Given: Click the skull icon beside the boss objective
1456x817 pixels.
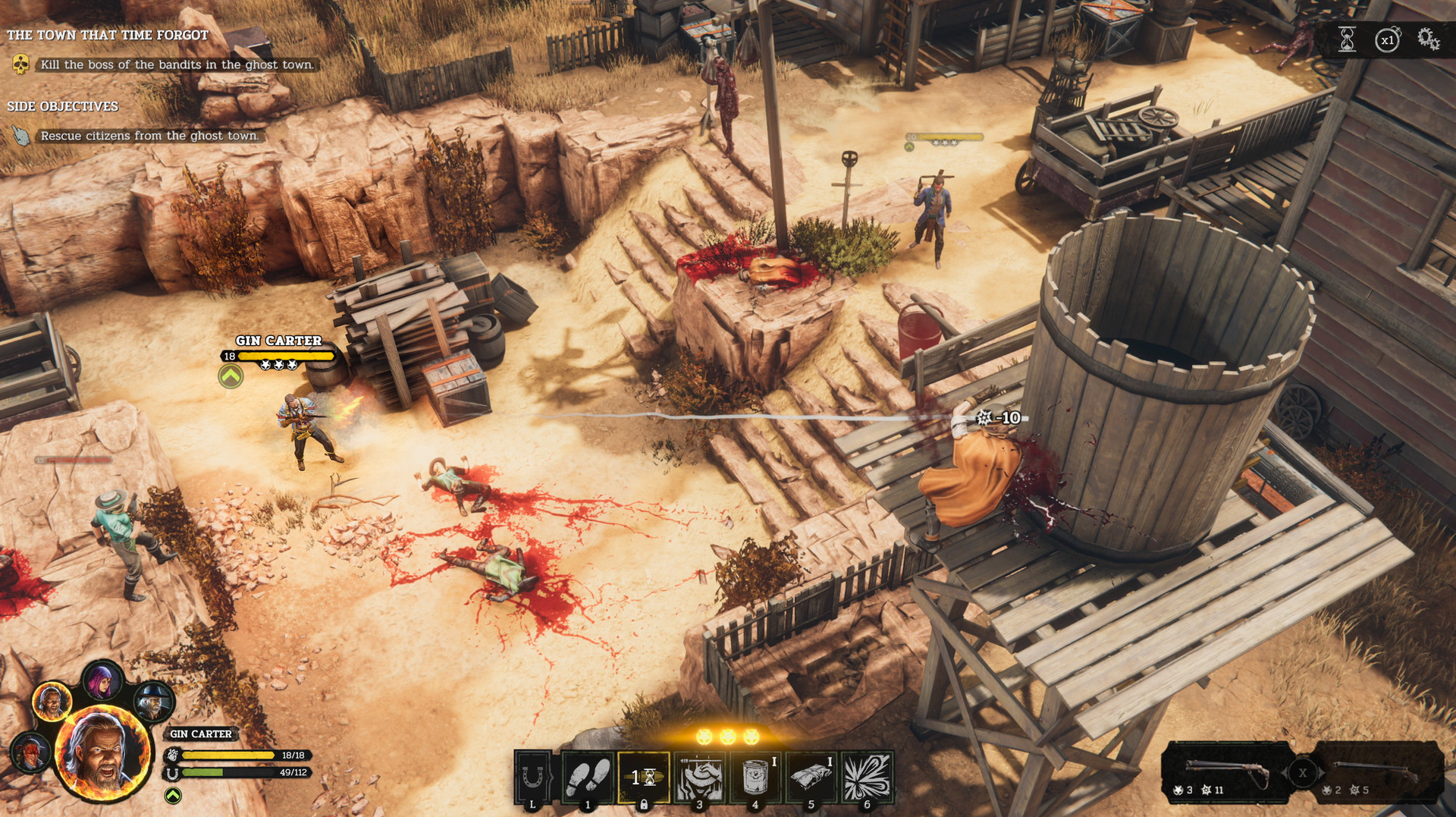Looking at the screenshot, I should click(19, 65).
